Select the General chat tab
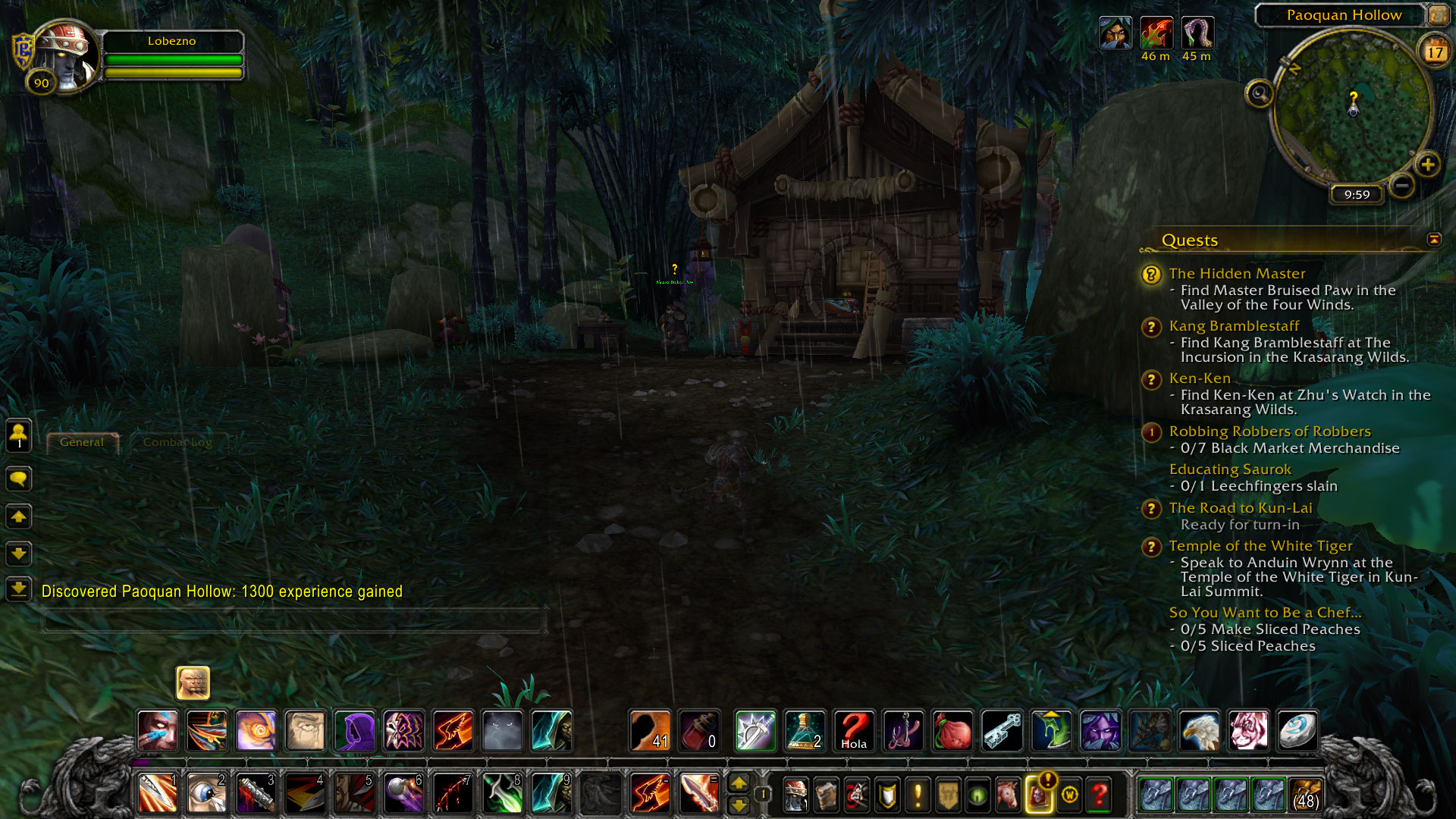The height and width of the screenshot is (819, 1456). point(82,442)
